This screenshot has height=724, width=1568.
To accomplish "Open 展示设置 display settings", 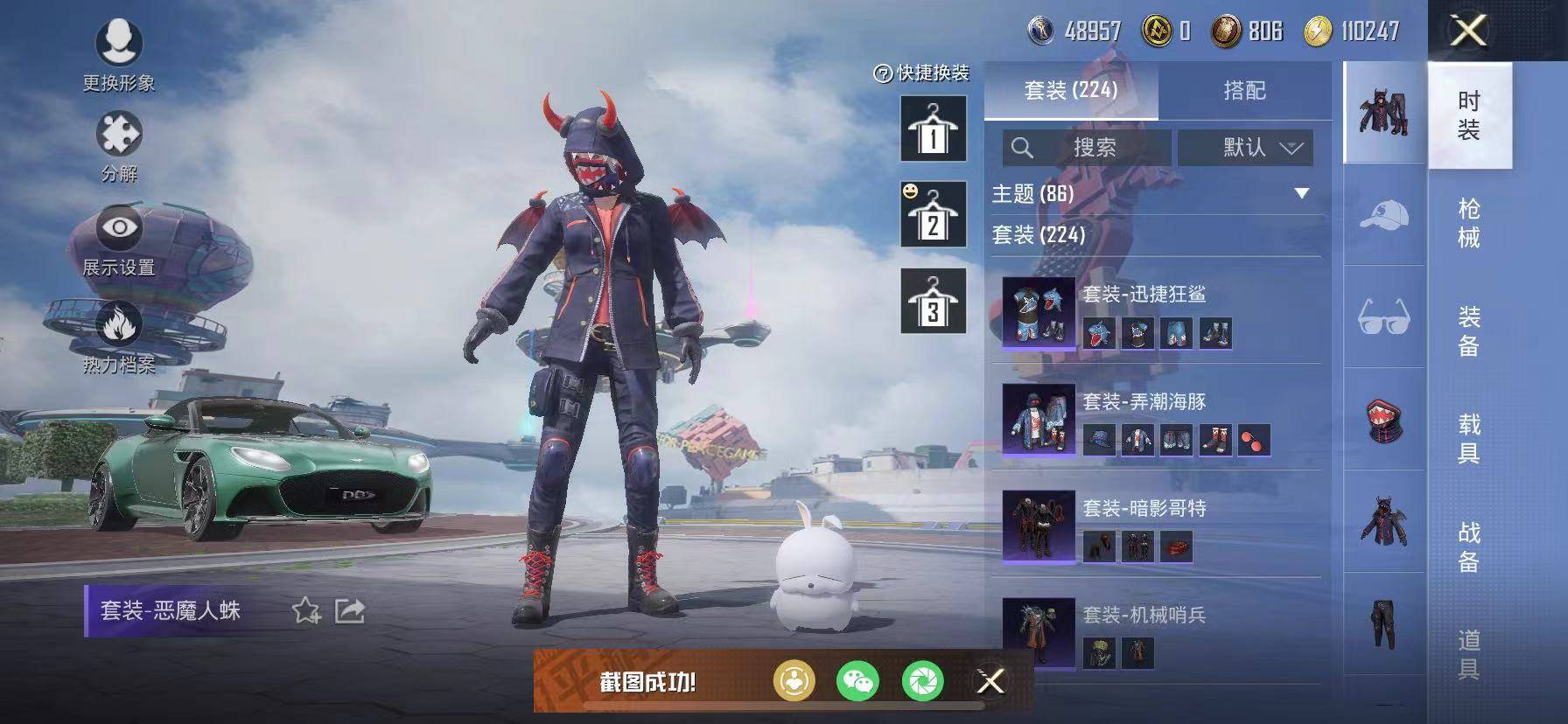I will click(118, 229).
